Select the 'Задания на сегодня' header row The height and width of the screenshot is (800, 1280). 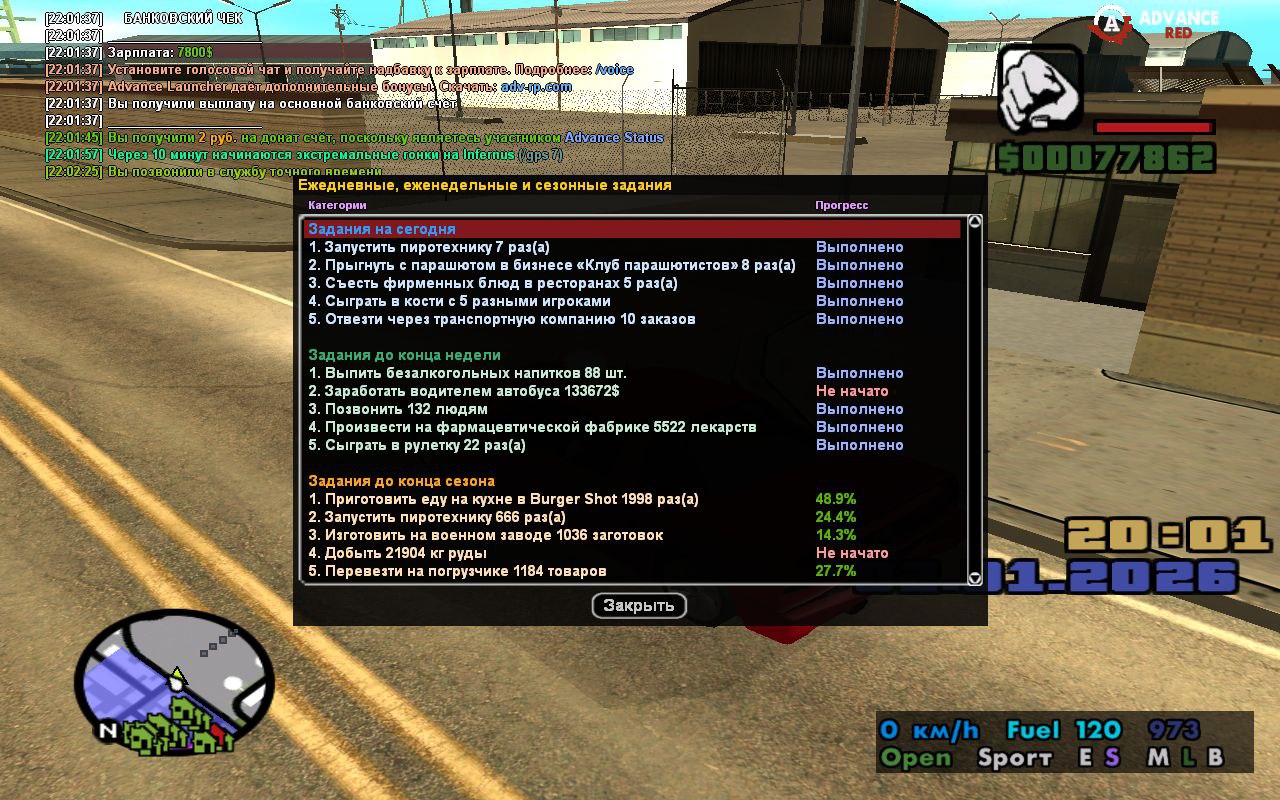(x=632, y=229)
